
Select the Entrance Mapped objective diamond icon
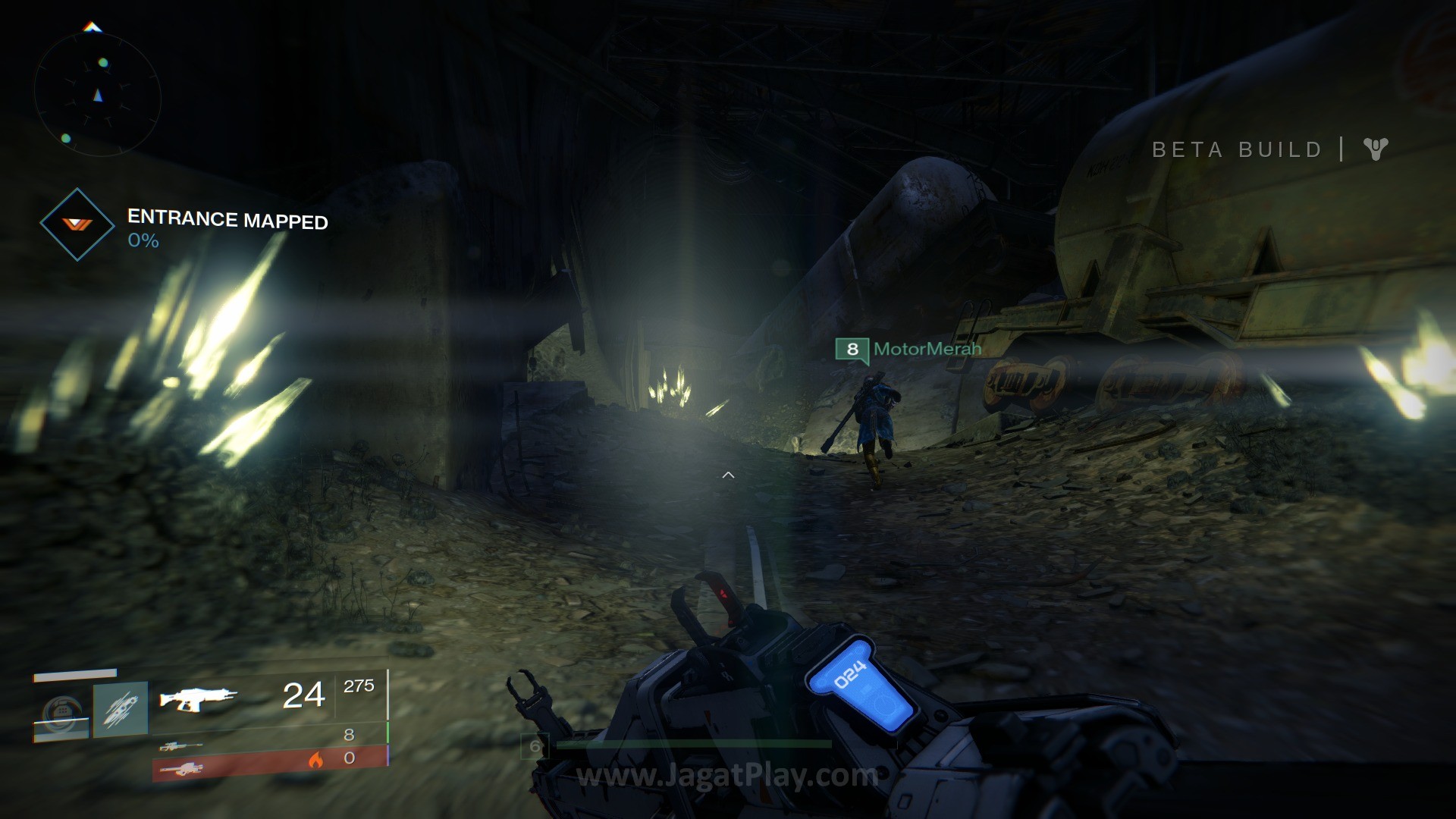(77, 224)
